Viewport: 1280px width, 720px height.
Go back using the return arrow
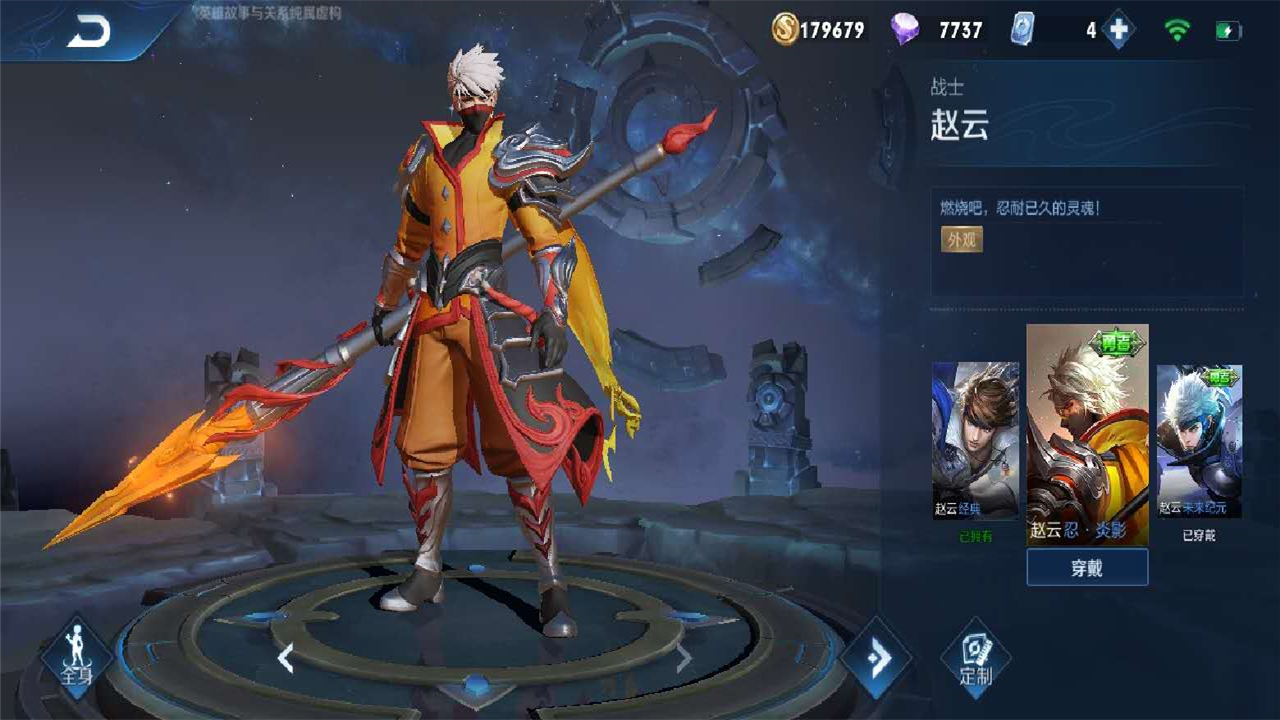[x=88, y=32]
